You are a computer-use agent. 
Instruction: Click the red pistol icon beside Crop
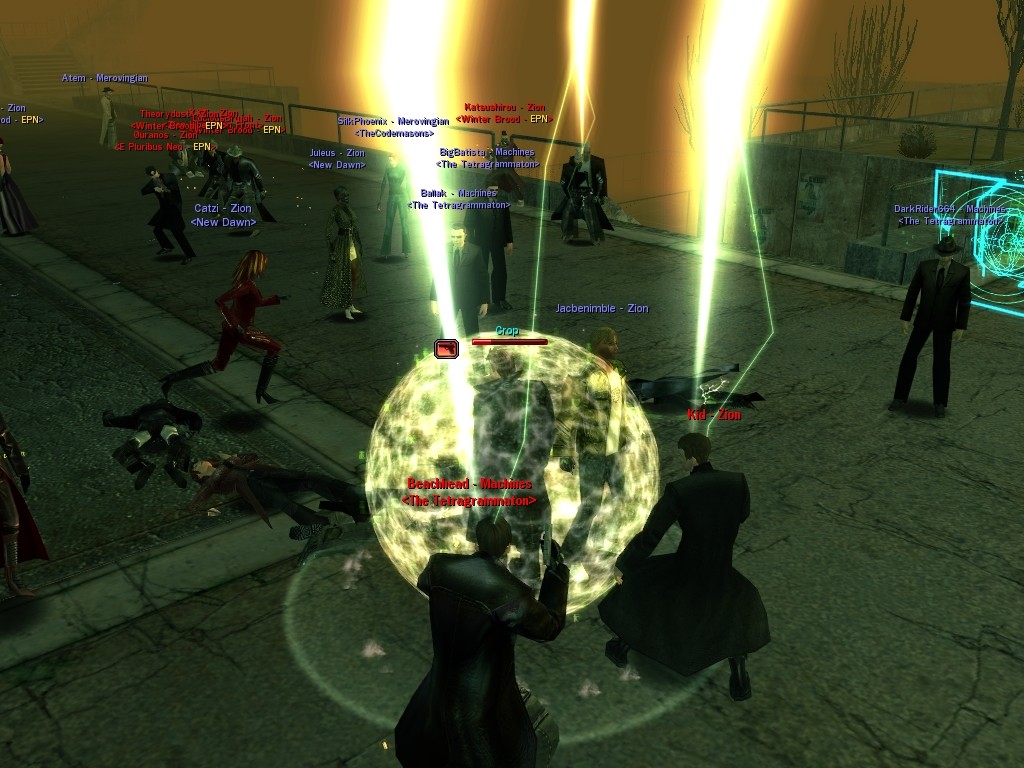coord(446,348)
